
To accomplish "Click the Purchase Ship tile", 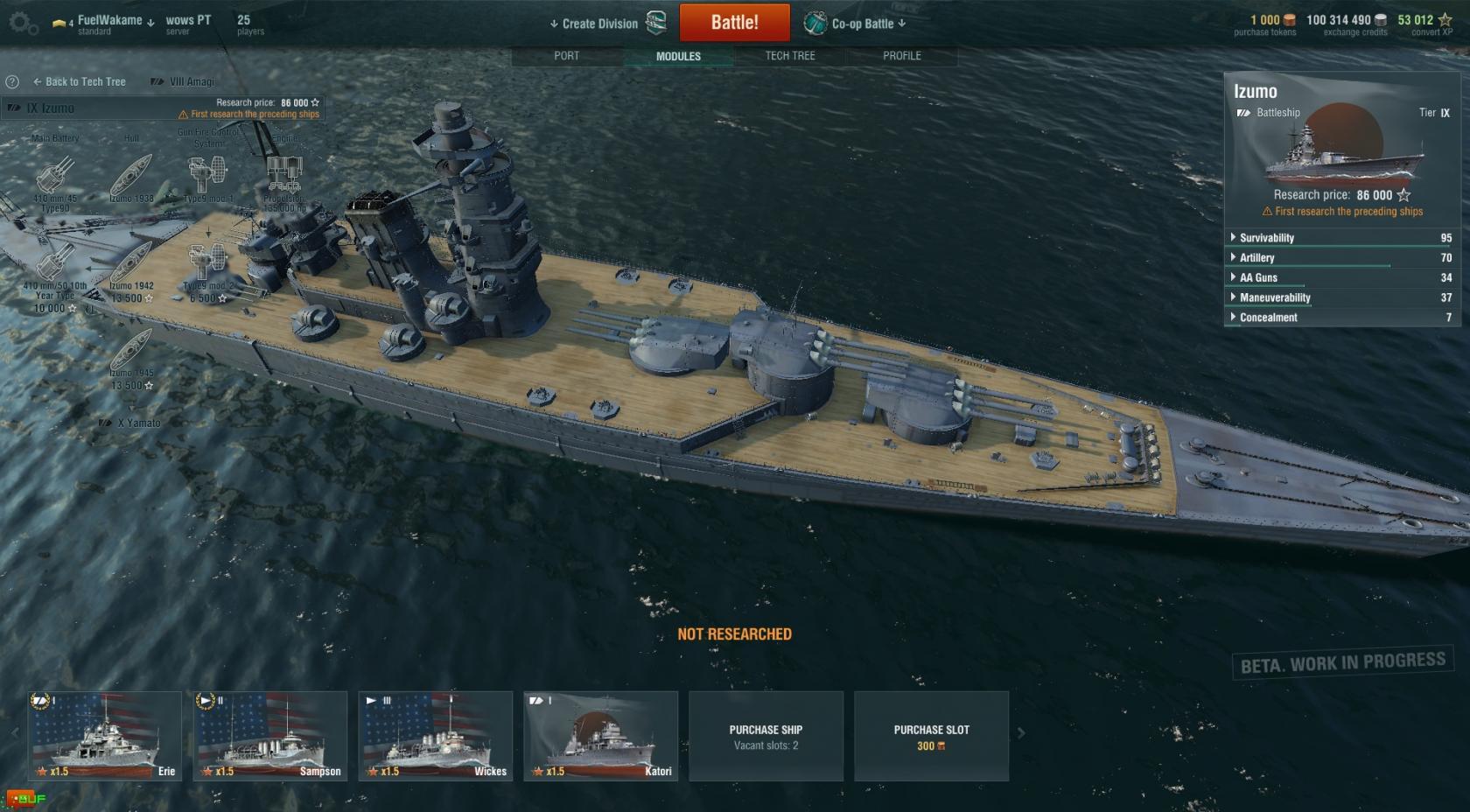I will click(x=766, y=736).
